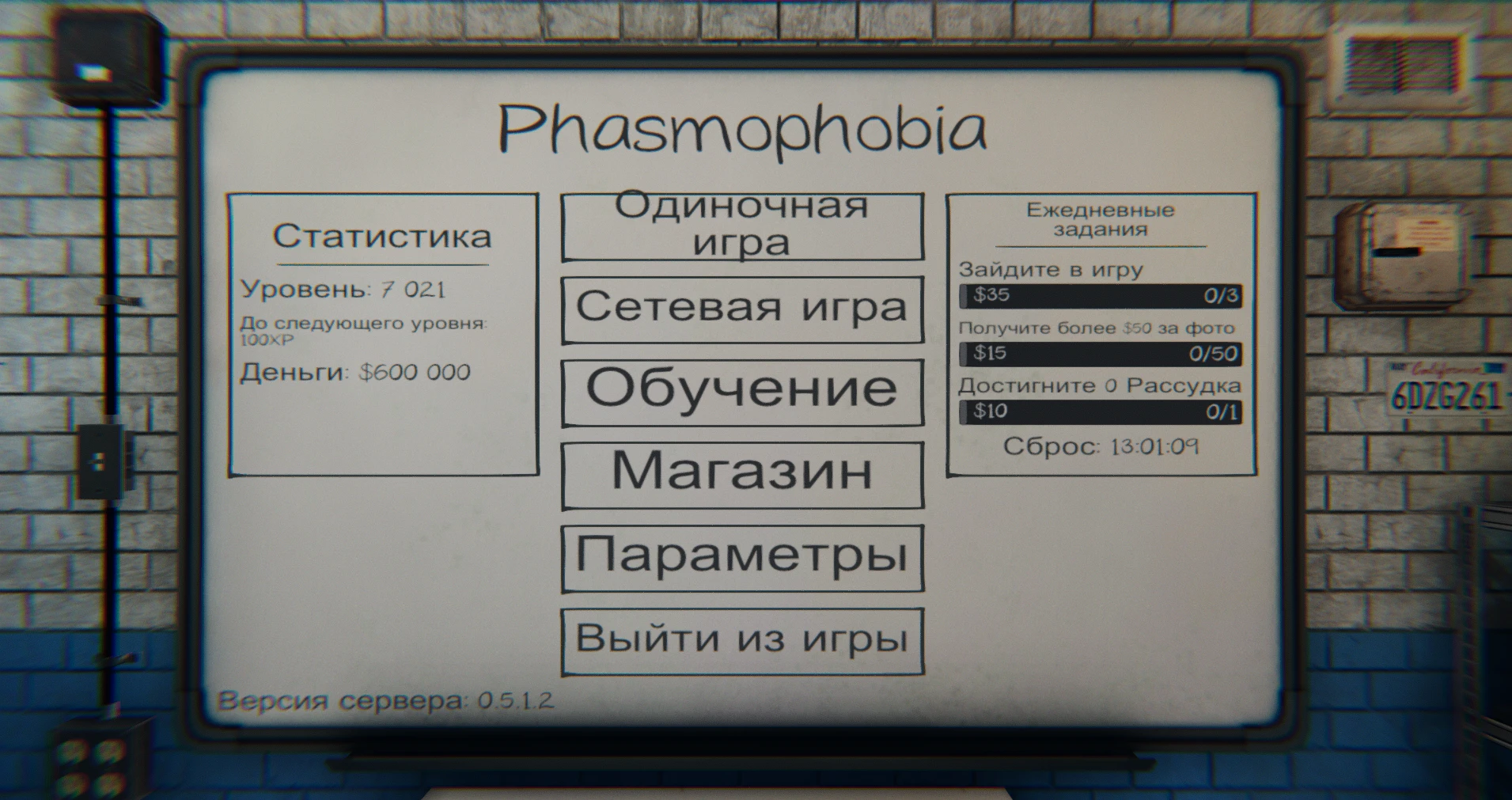
Task: Open the Магазин shop
Action: point(741,474)
